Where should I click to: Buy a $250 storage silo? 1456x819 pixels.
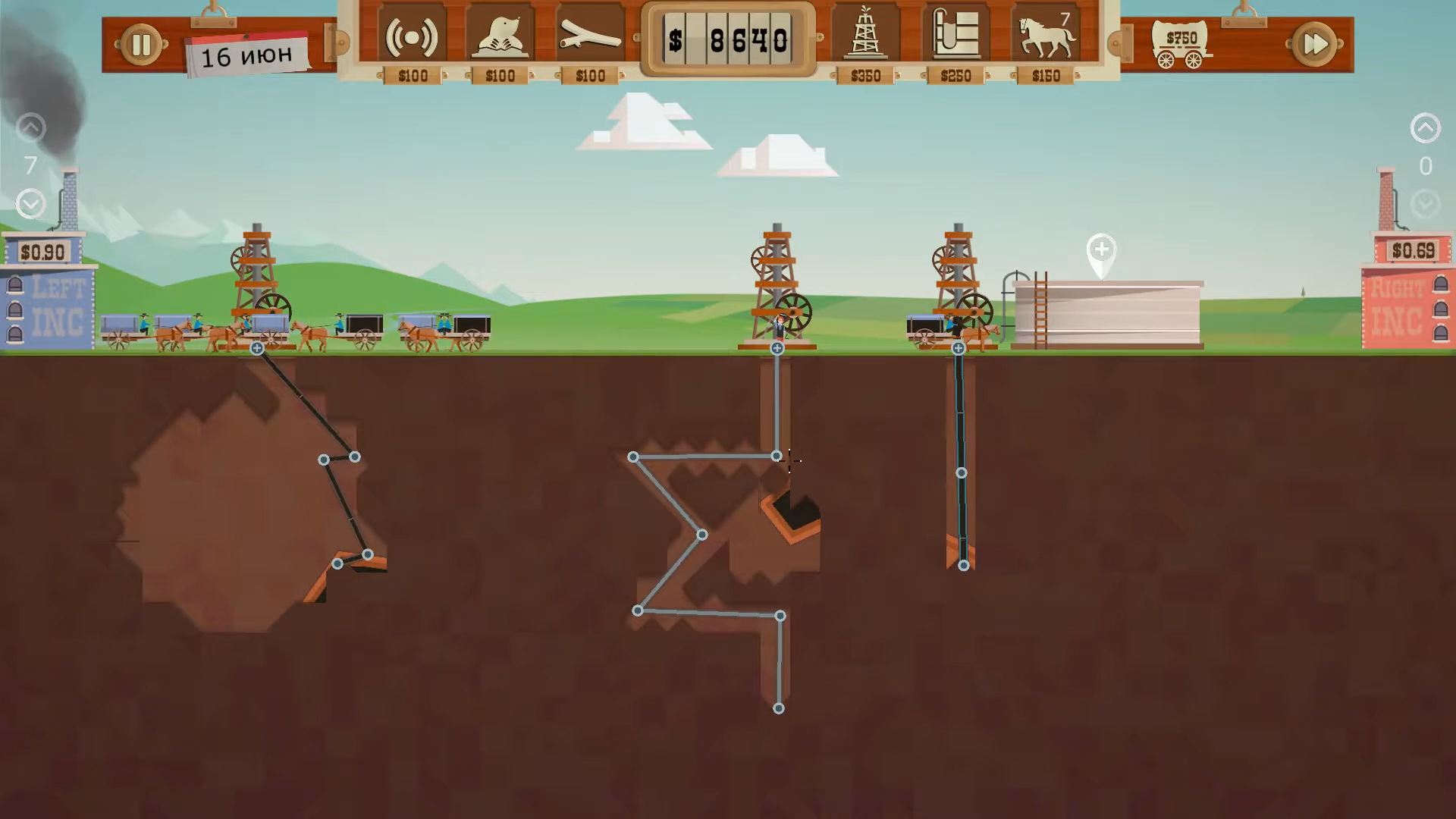click(955, 36)
